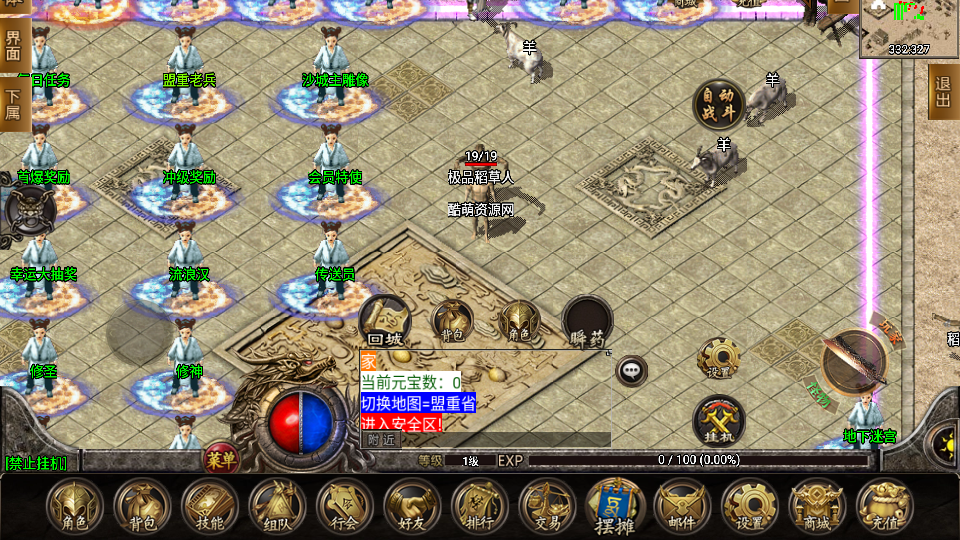
Task: Open the 充值 recharge menu
Action: pyautogui.click(x=884, y=505)
